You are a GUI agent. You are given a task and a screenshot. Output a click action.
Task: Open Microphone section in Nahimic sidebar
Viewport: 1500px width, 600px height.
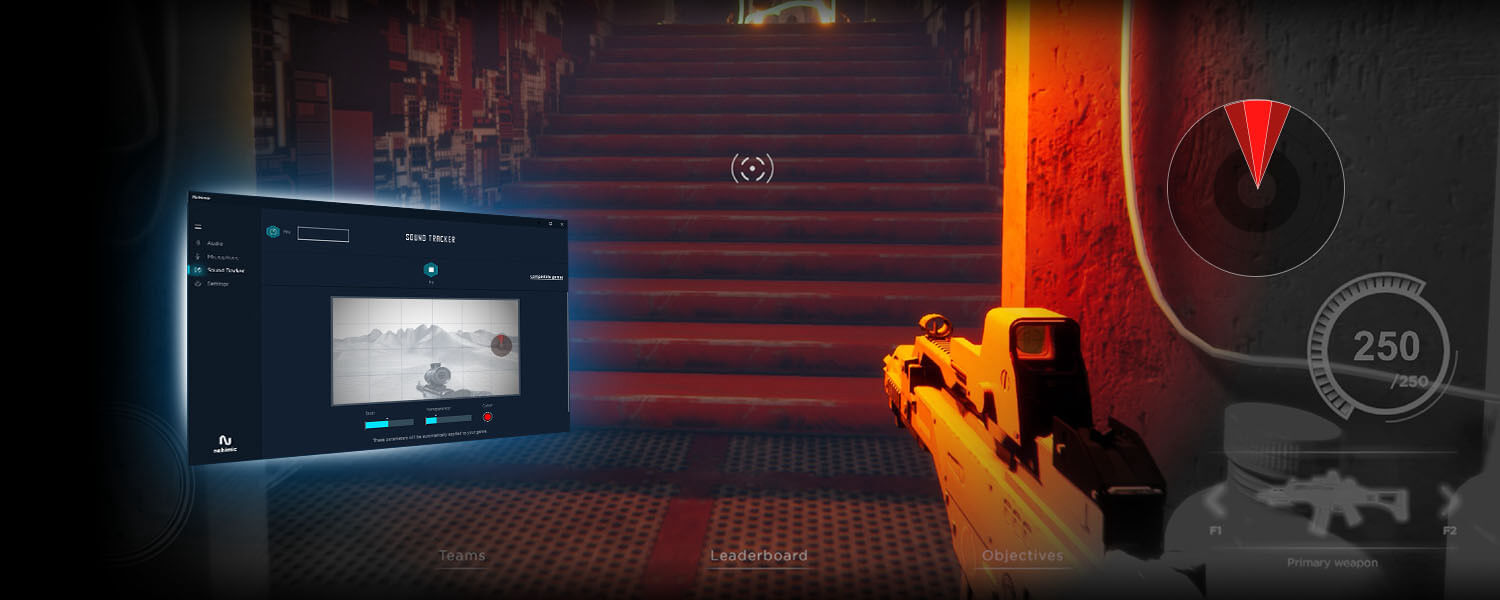pyautogui.click(x=222, y=257)
